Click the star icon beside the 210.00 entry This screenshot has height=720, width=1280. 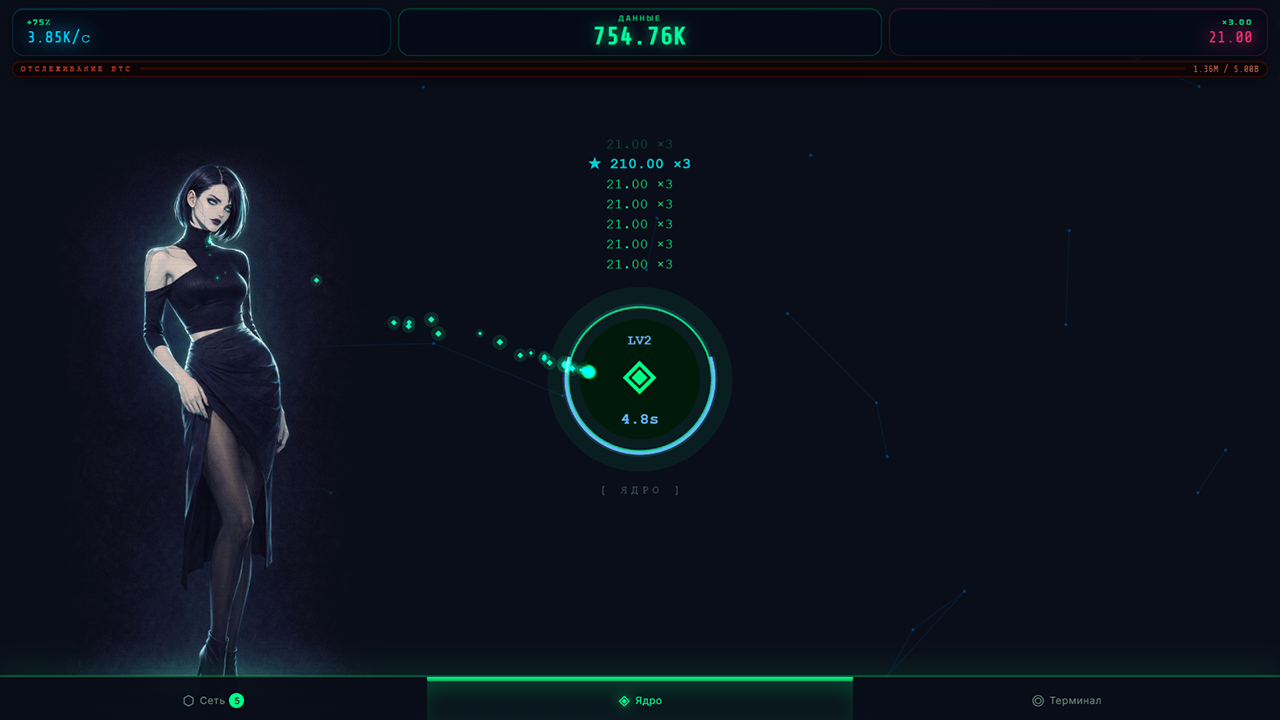[x=595, y=163]
